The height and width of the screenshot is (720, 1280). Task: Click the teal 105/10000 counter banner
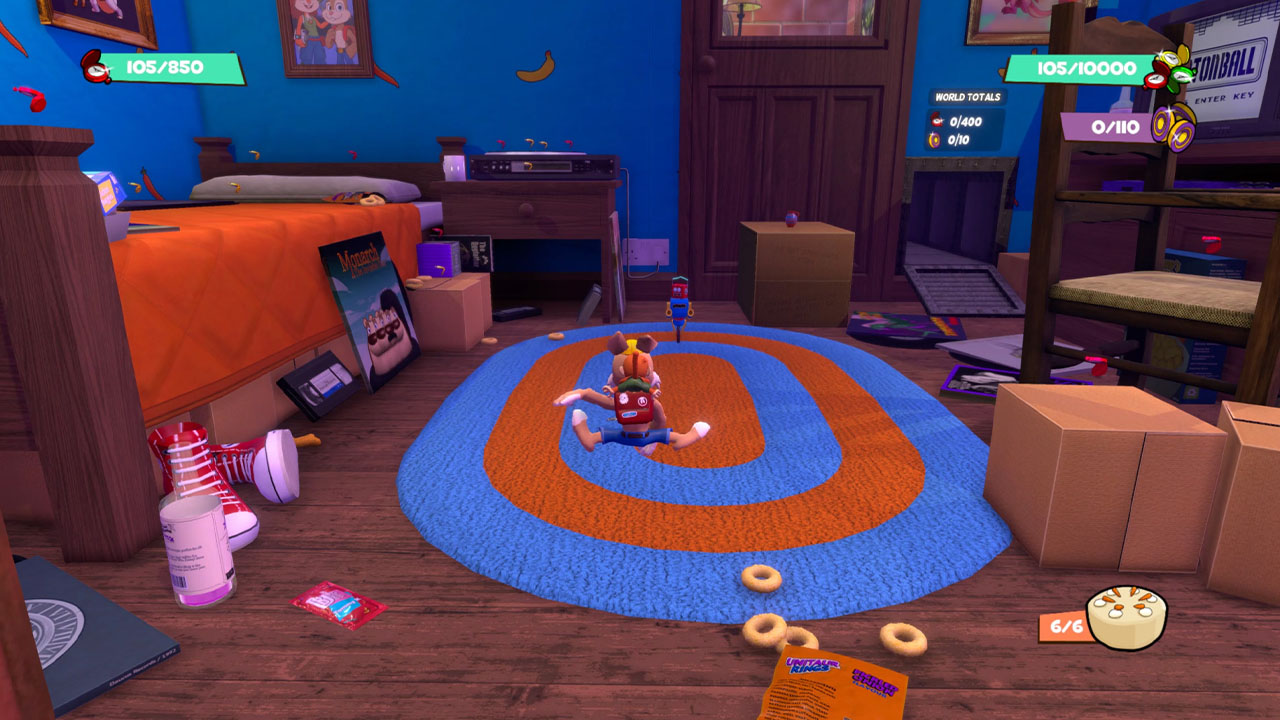tap(1085, 67)
